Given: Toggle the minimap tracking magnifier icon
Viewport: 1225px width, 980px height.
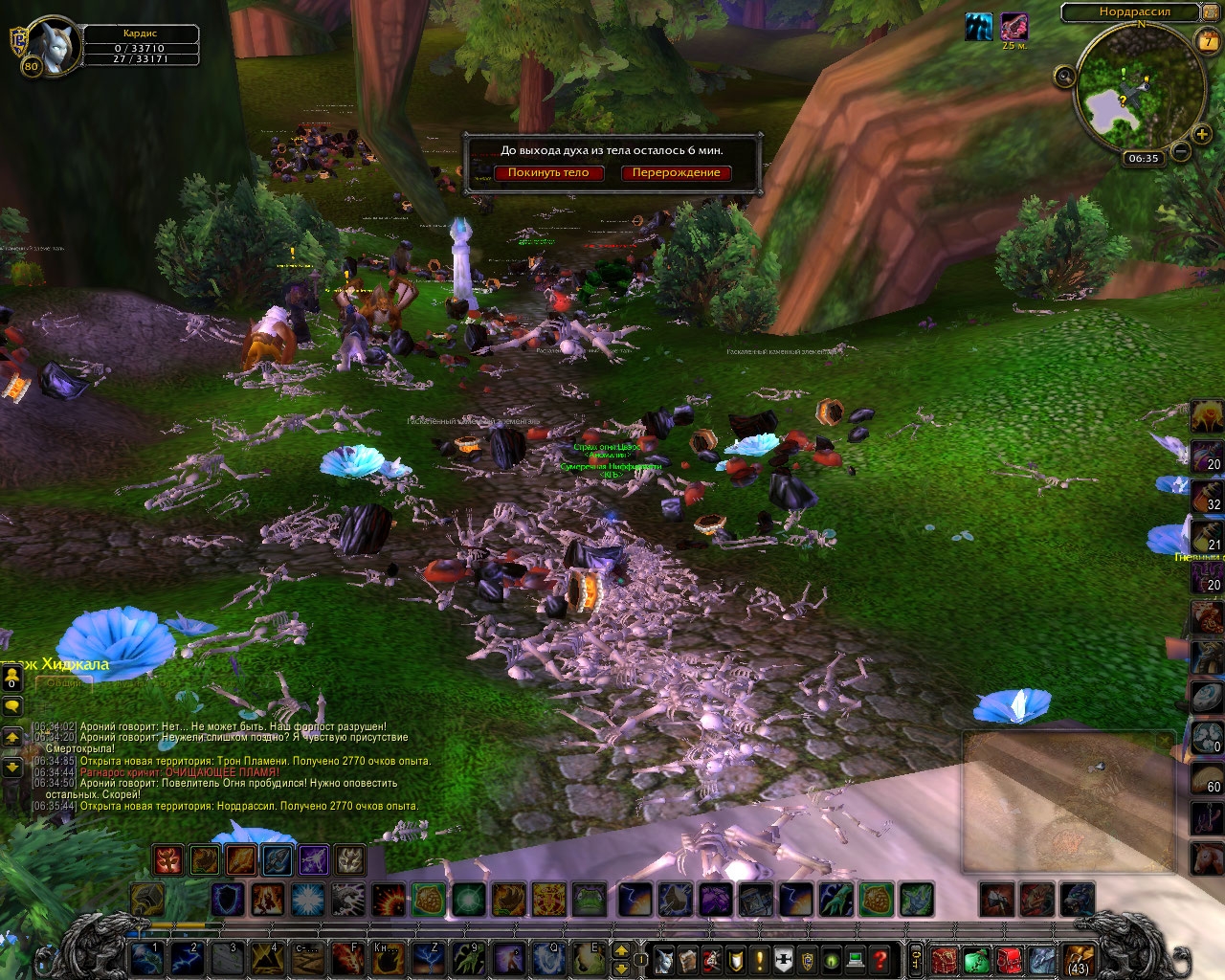Looking at the screenshot, I should (x=1064, y=77).
